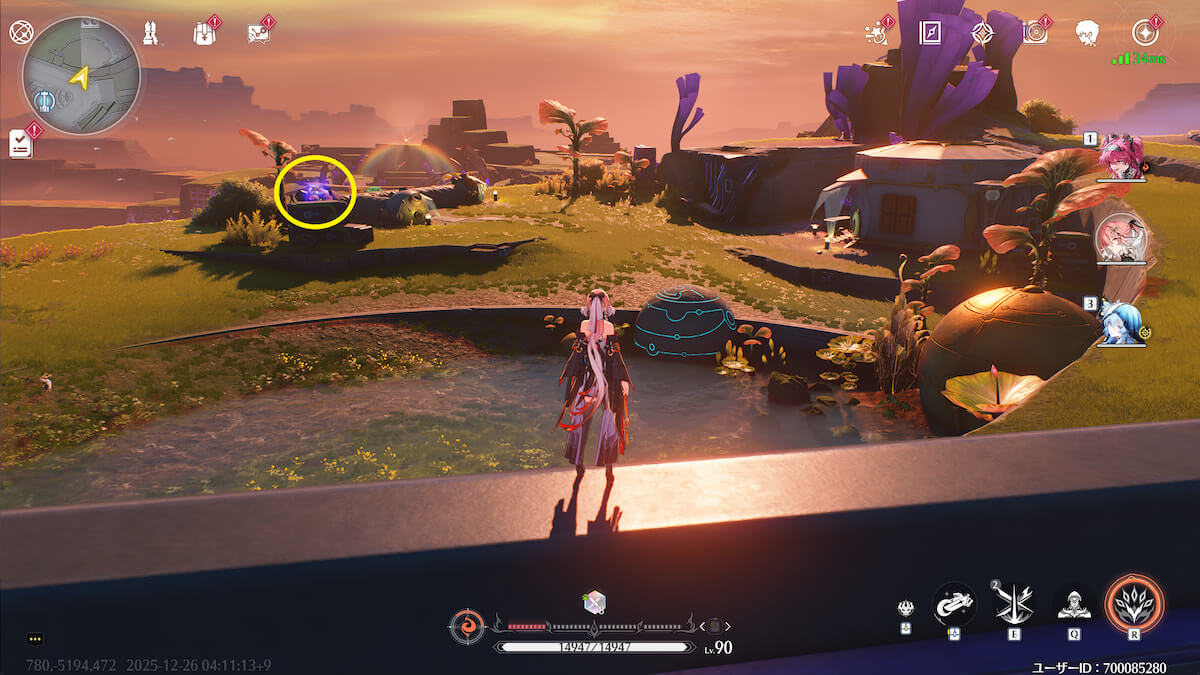Screen dimensions: 1200x675
Task: Use the grapple hook utility tool
Action: 954,603
